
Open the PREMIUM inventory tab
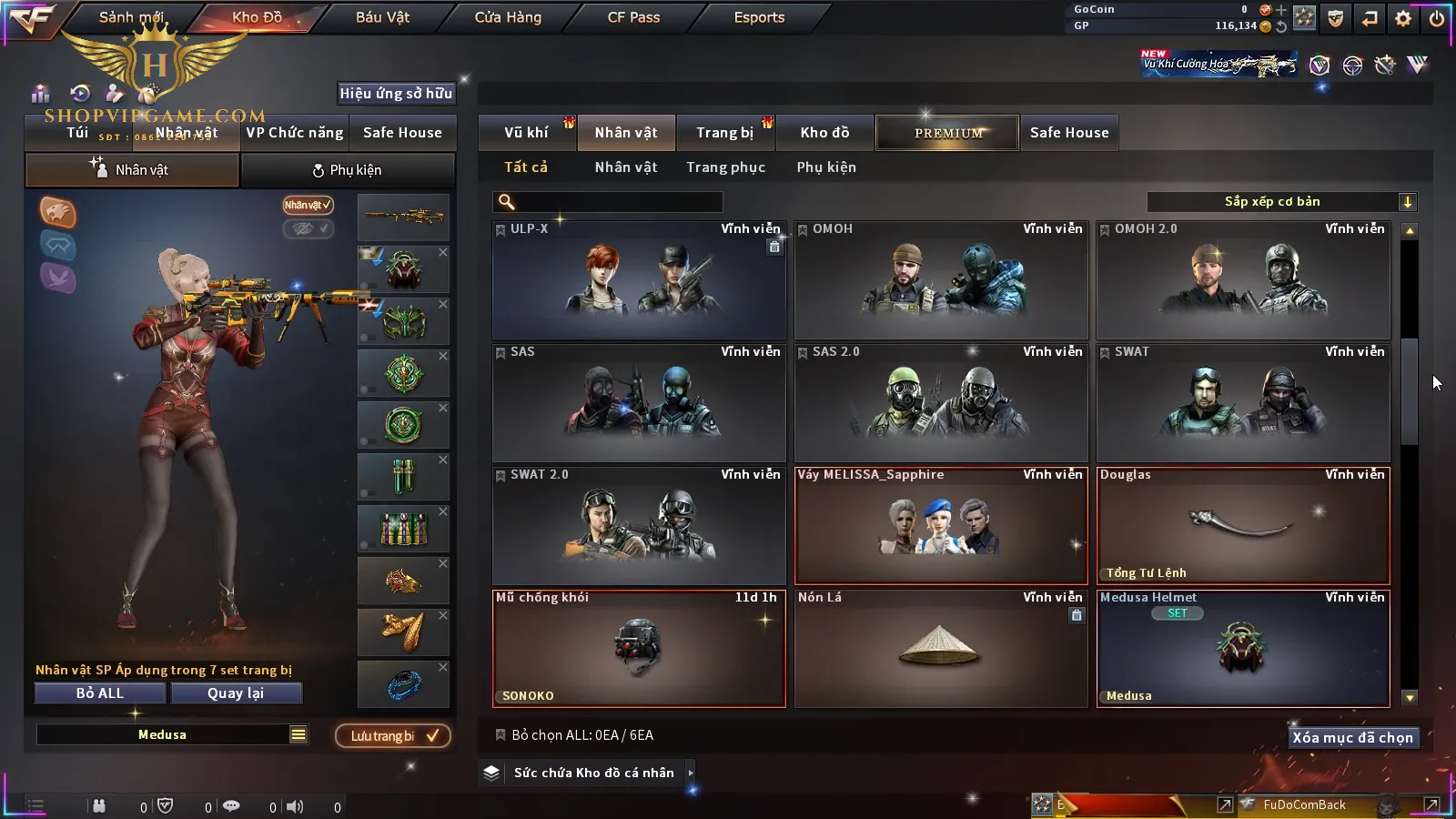click(947, 133)
